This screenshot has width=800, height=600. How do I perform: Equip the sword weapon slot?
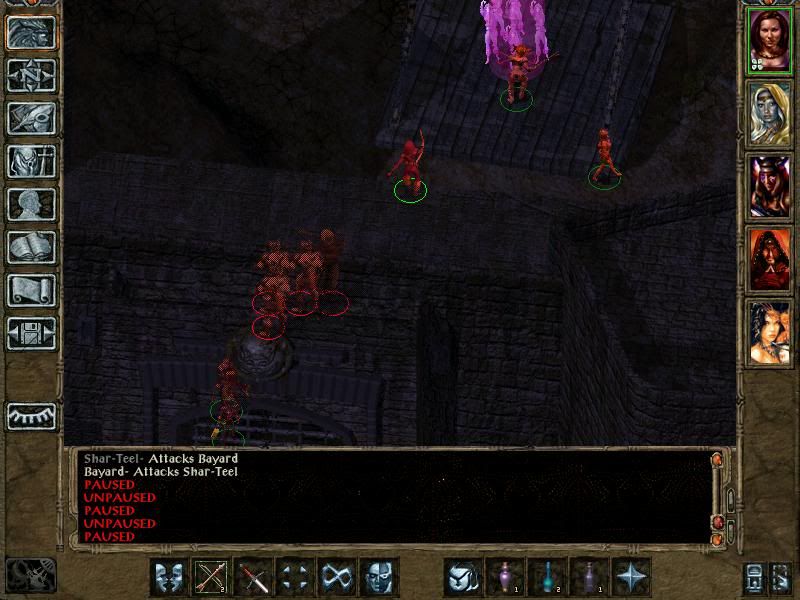tap(254, 577)
